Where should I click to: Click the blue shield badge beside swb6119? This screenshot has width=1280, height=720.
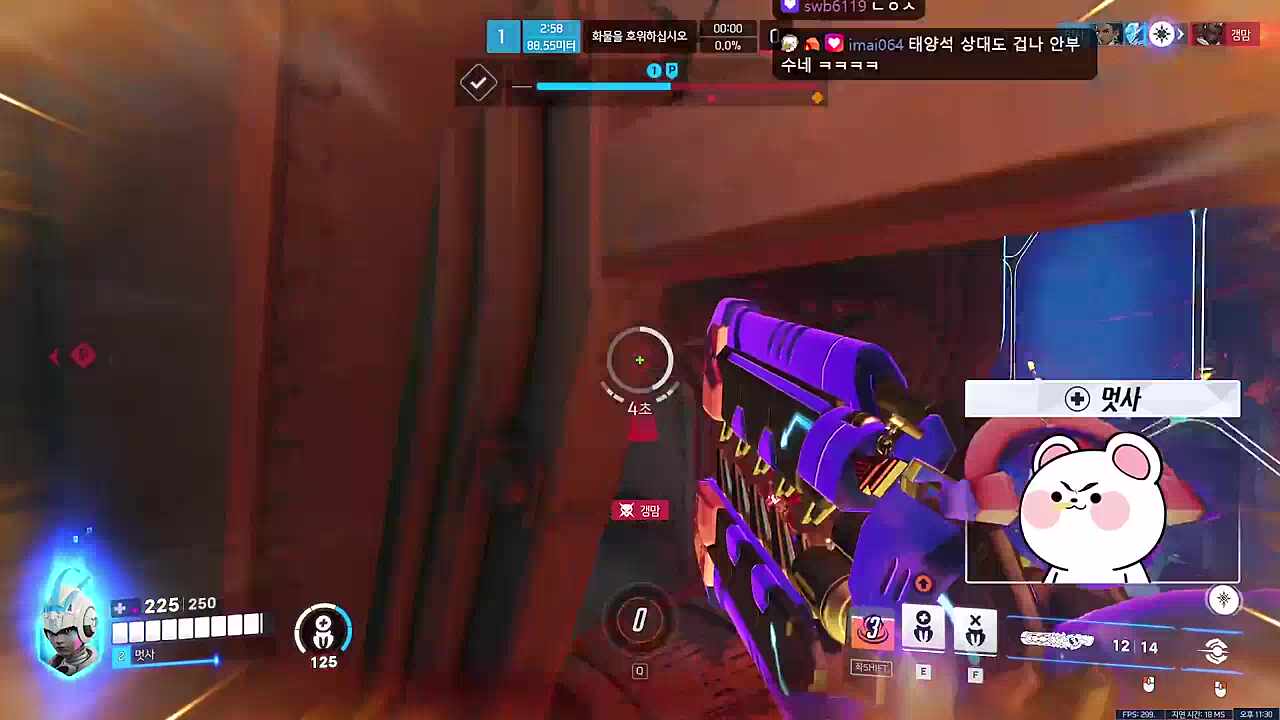790,6
